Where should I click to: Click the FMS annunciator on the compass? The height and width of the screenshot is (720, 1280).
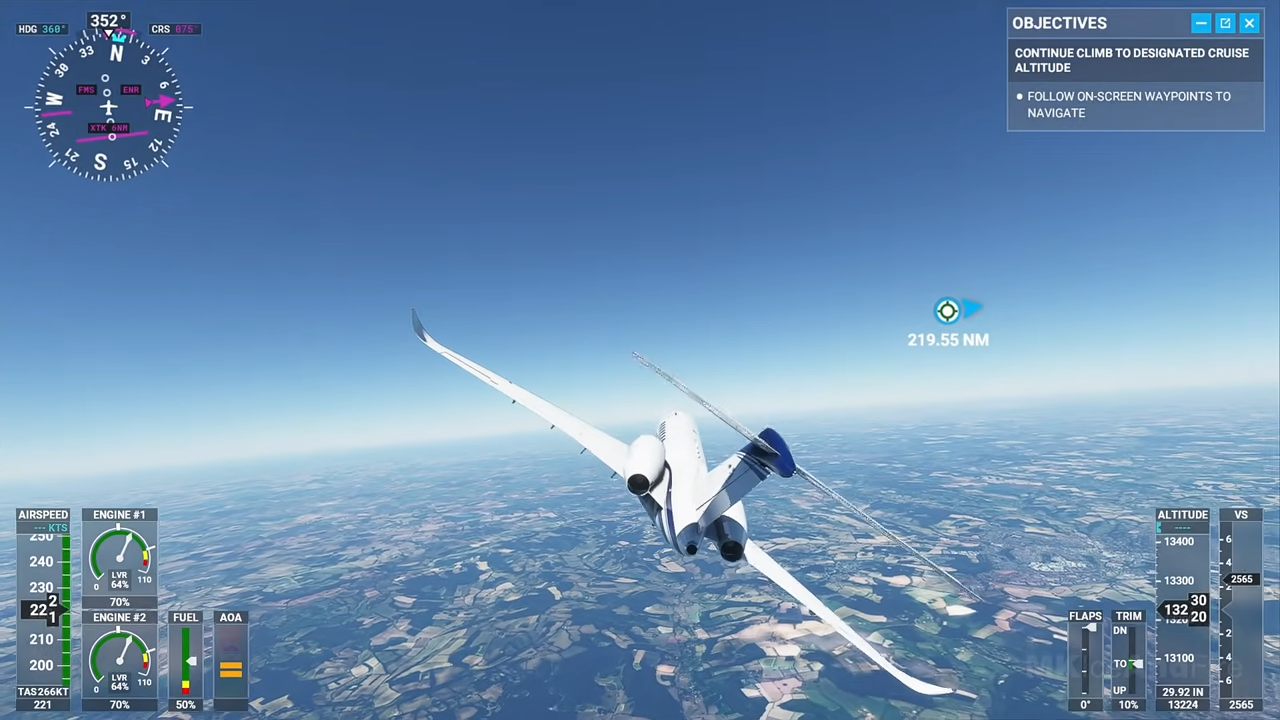[x=86, y=89]
